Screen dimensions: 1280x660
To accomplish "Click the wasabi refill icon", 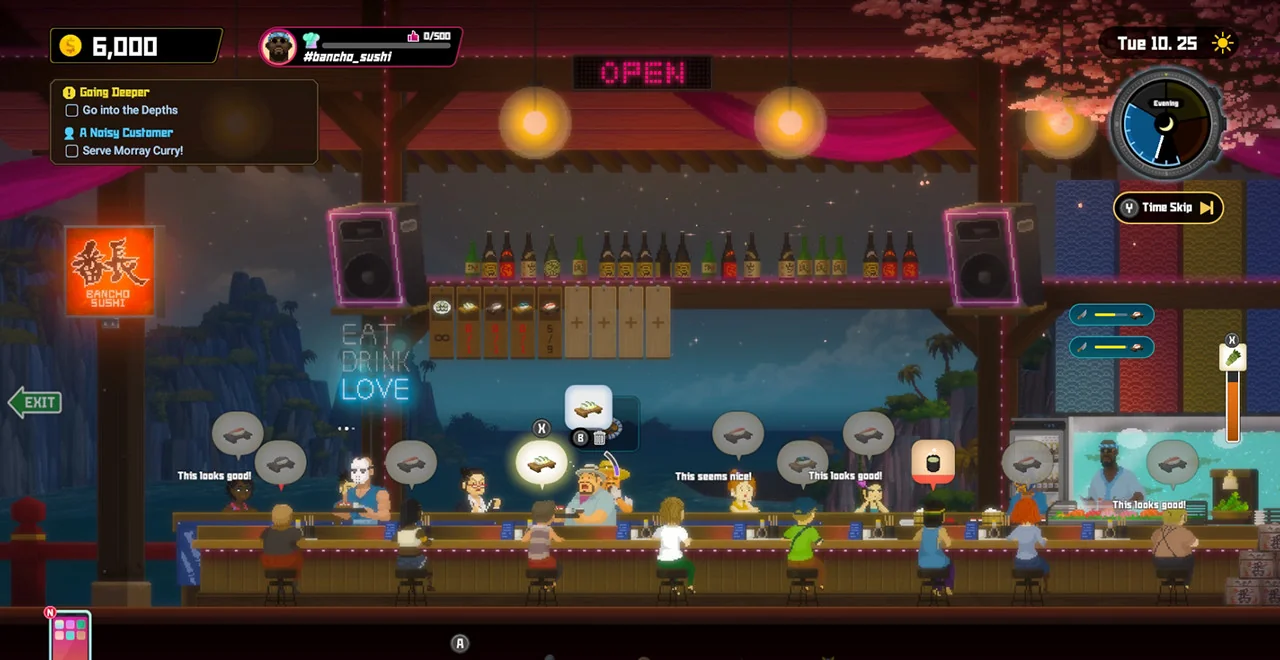I will coord(1233,357).
